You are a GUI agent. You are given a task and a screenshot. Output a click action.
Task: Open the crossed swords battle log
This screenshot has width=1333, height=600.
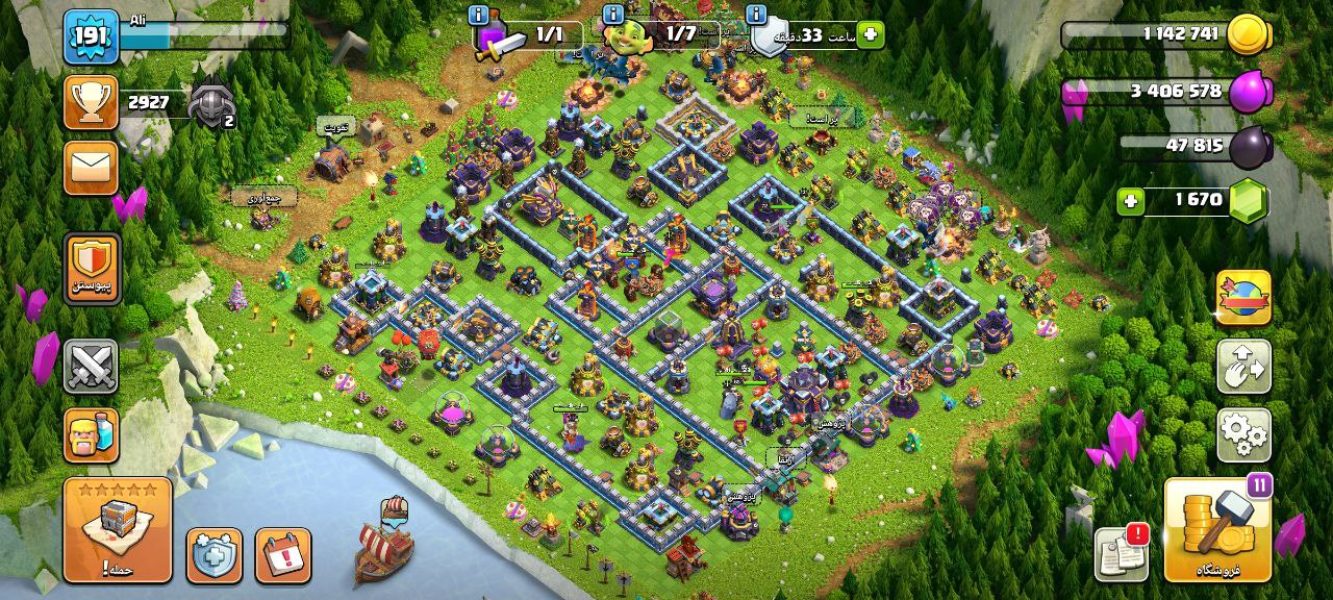(x=91, y=366)
